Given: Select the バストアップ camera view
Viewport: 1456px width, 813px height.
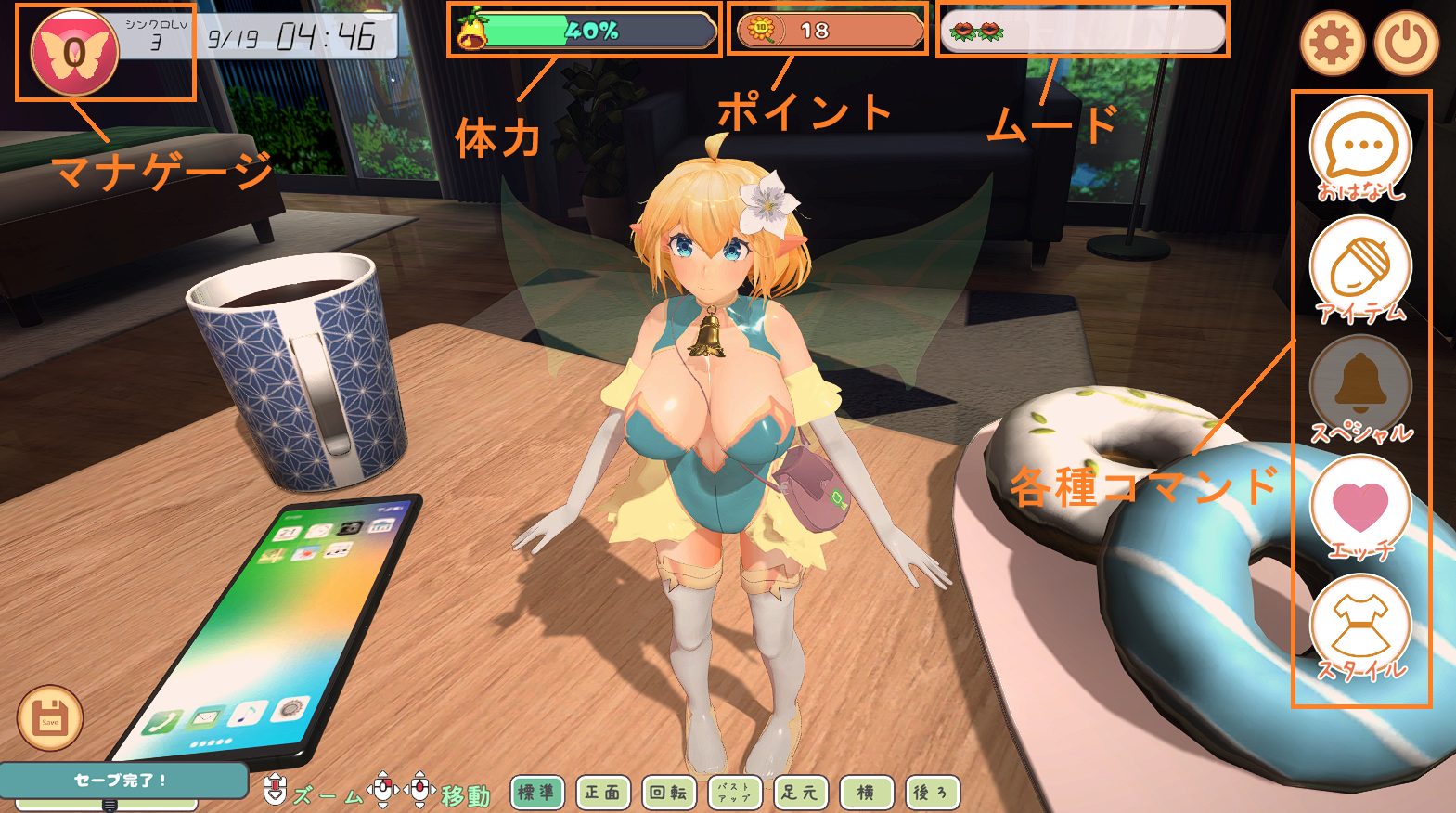Looking at the screenshot, I should tap(734, 793).
